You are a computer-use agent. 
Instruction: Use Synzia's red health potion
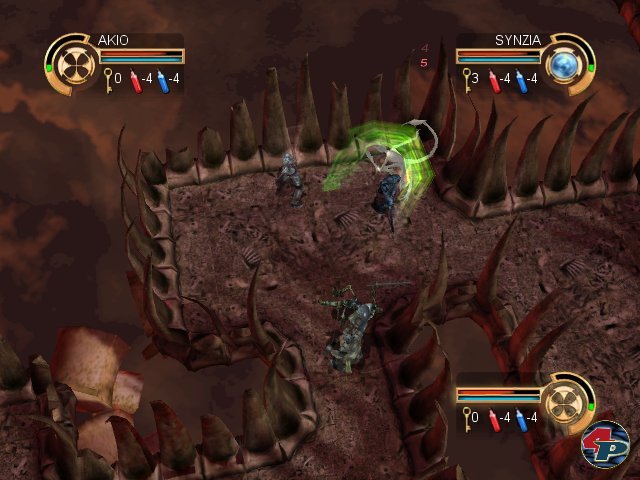(x=494, y=79)
